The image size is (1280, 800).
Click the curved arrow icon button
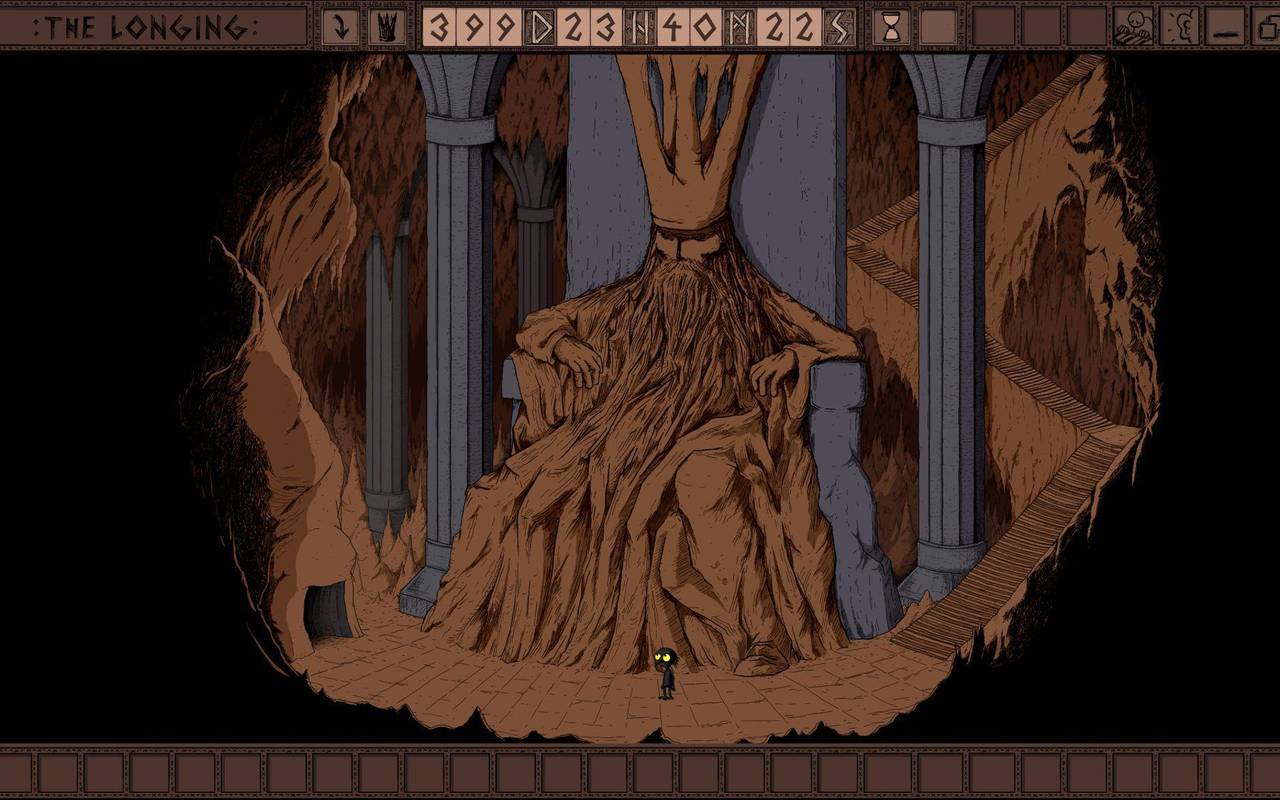click(340, 27)
